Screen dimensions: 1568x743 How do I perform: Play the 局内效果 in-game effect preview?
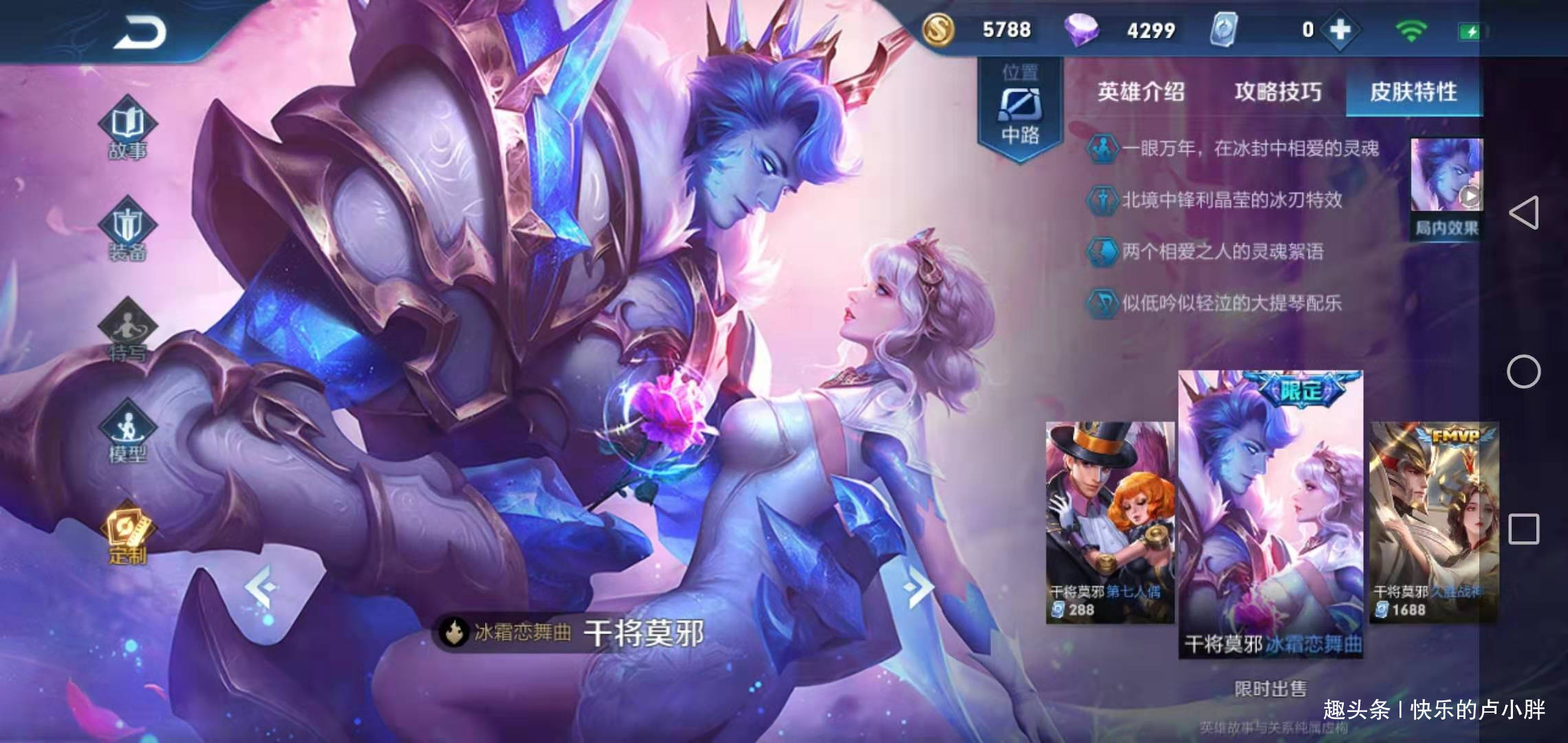1446,187
